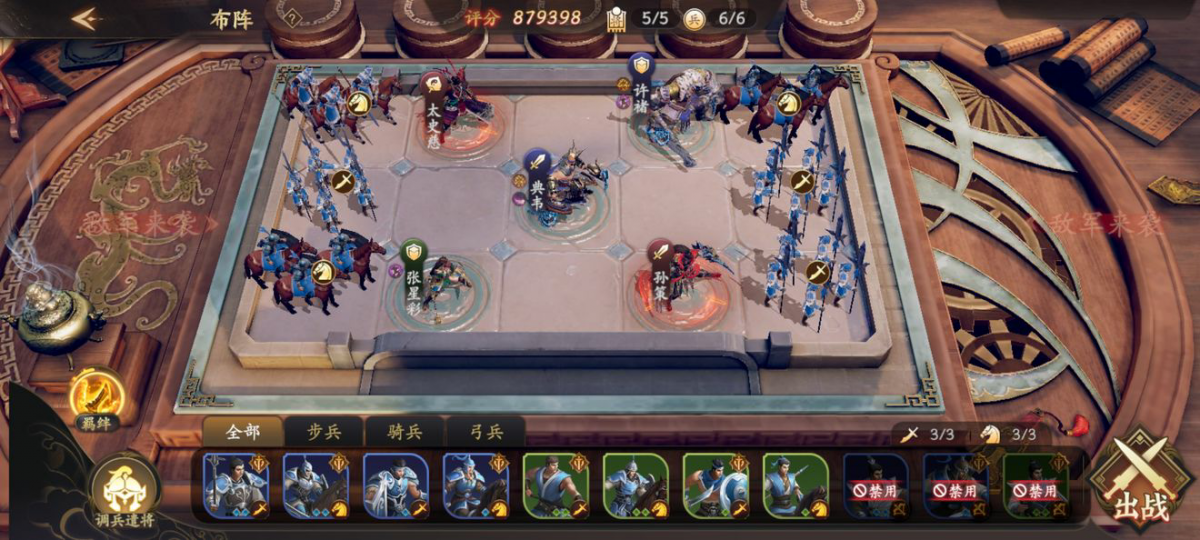1200x540 pixels.
Task: Switch to the 弓兵 archer tab
Action: (484, 432)
